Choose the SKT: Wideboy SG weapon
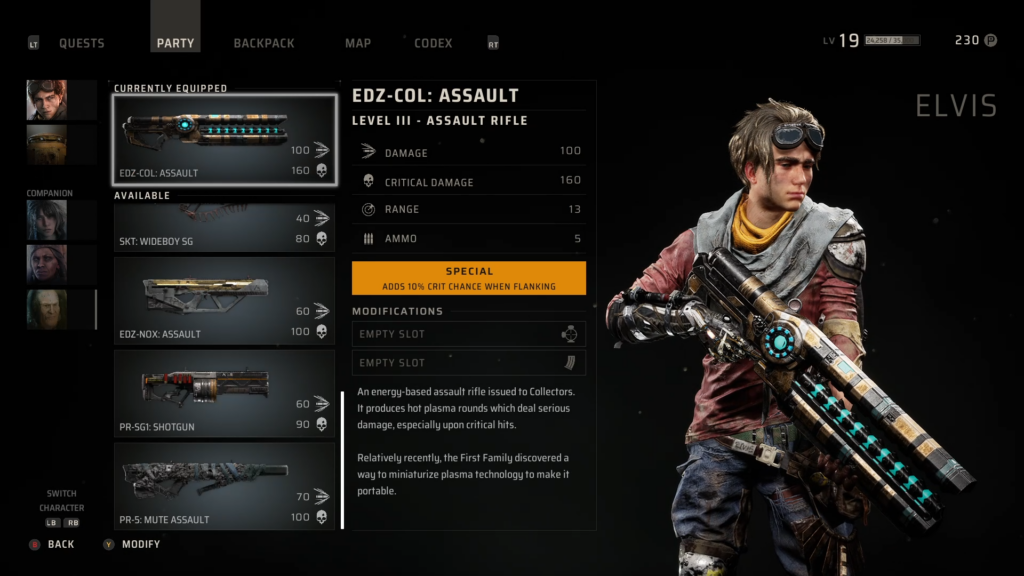Image resolution: width=1024 pixels, height=576 pixels. coord(224,228)
